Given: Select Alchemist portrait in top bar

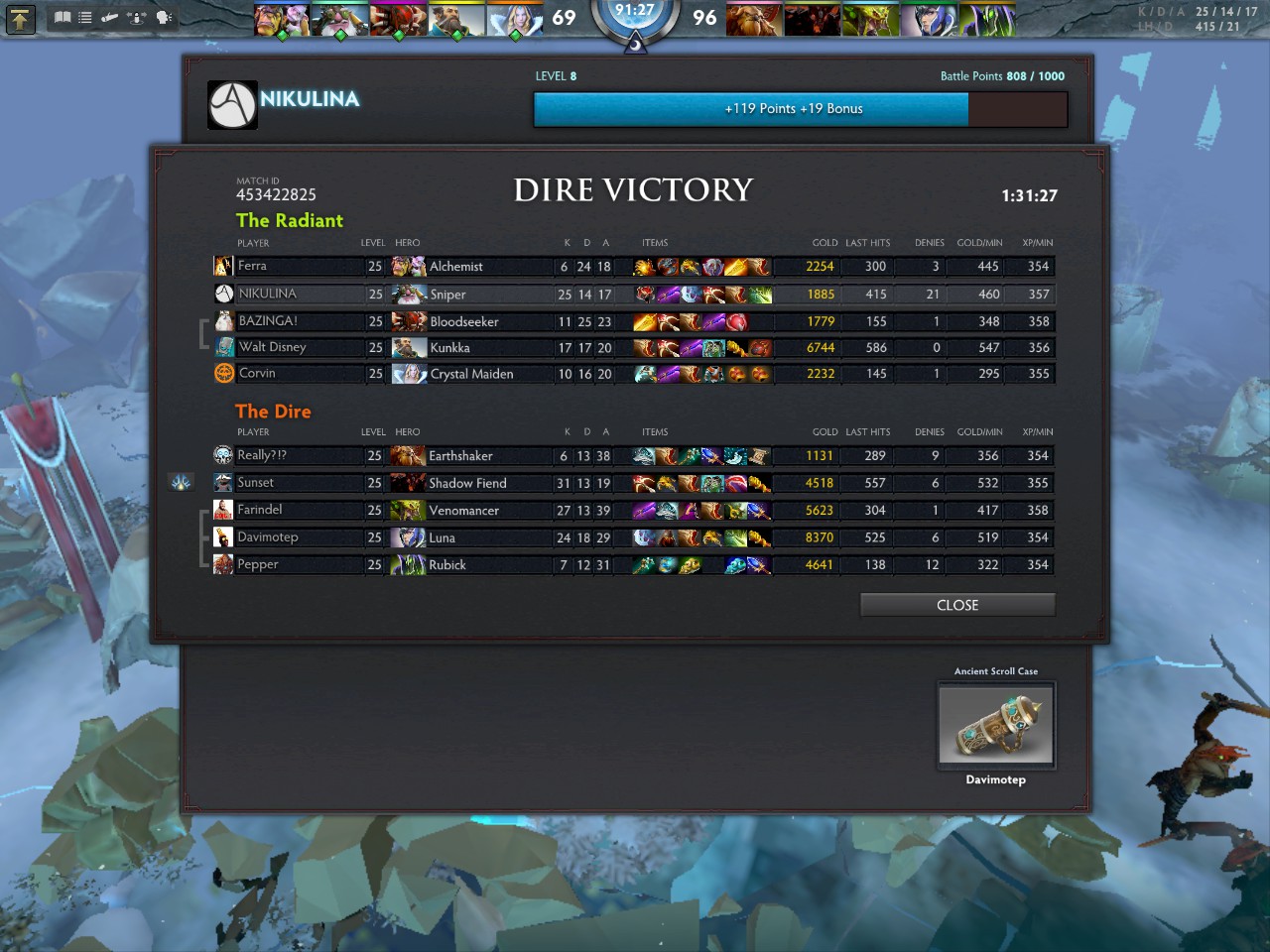Looking at the screenshot, I should pyautogui.click(x=283, y=20).
